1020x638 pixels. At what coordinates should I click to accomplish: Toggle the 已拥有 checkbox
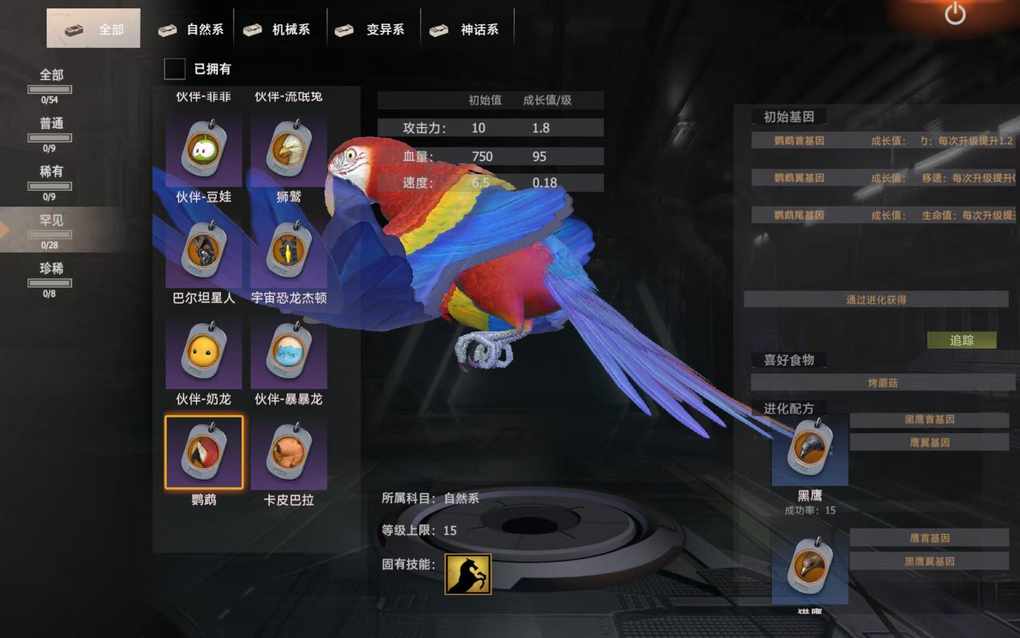[175, 68]
